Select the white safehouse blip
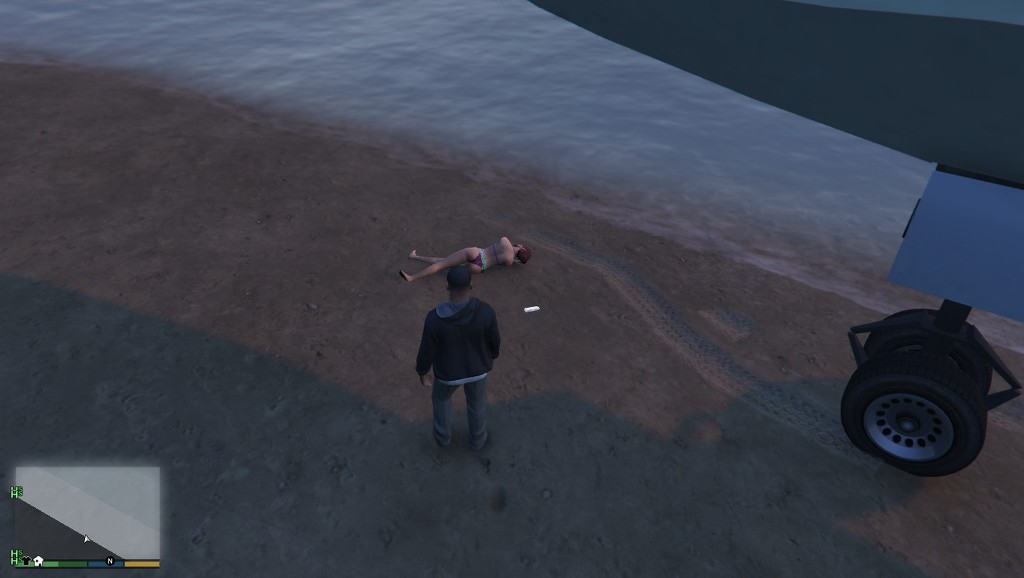The image size is (1024, 578). pyautogui.click(x=38, y=561)
